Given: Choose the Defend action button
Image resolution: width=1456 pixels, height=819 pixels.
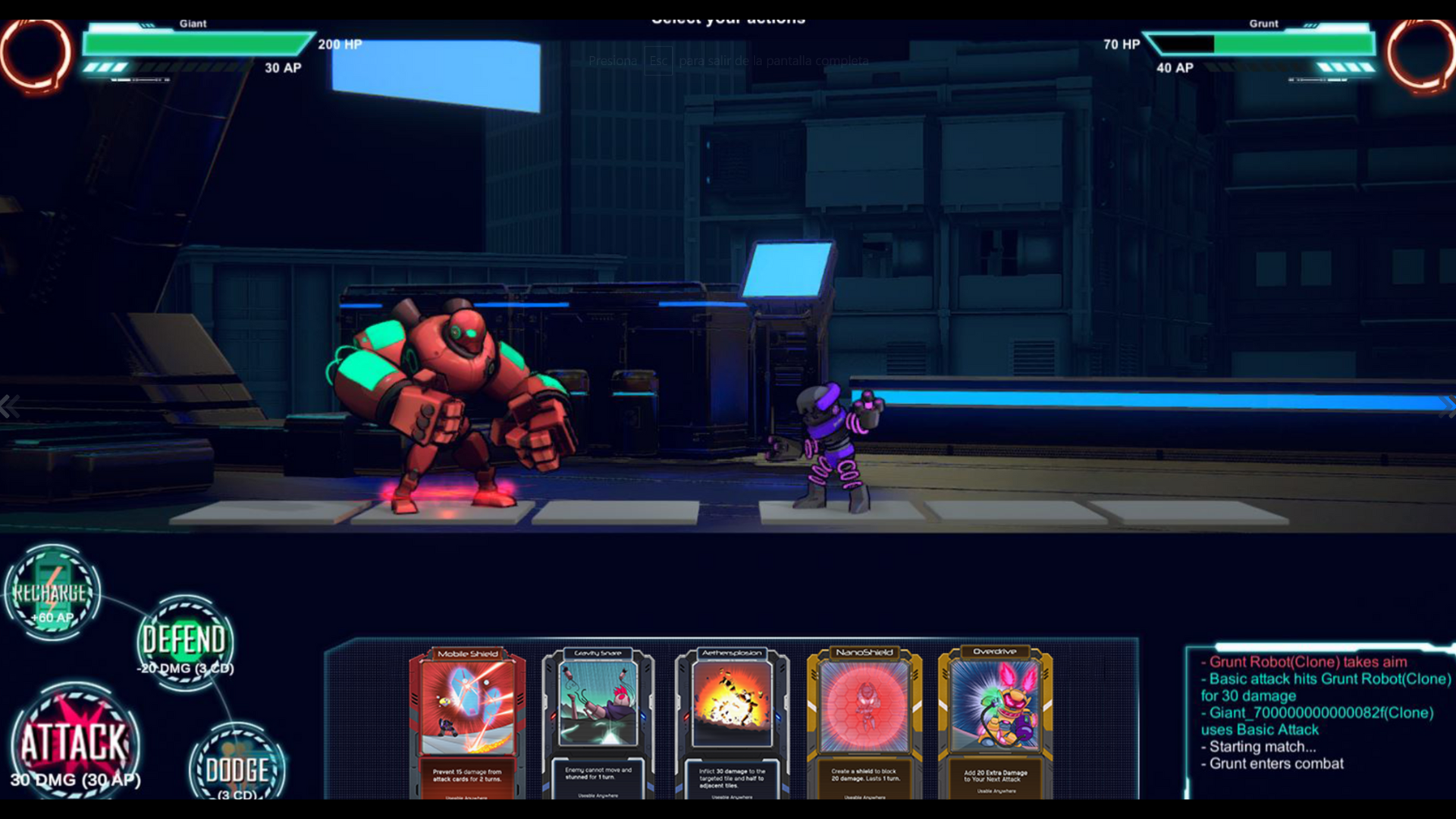Looking at the screenshot, I should 185,642.
